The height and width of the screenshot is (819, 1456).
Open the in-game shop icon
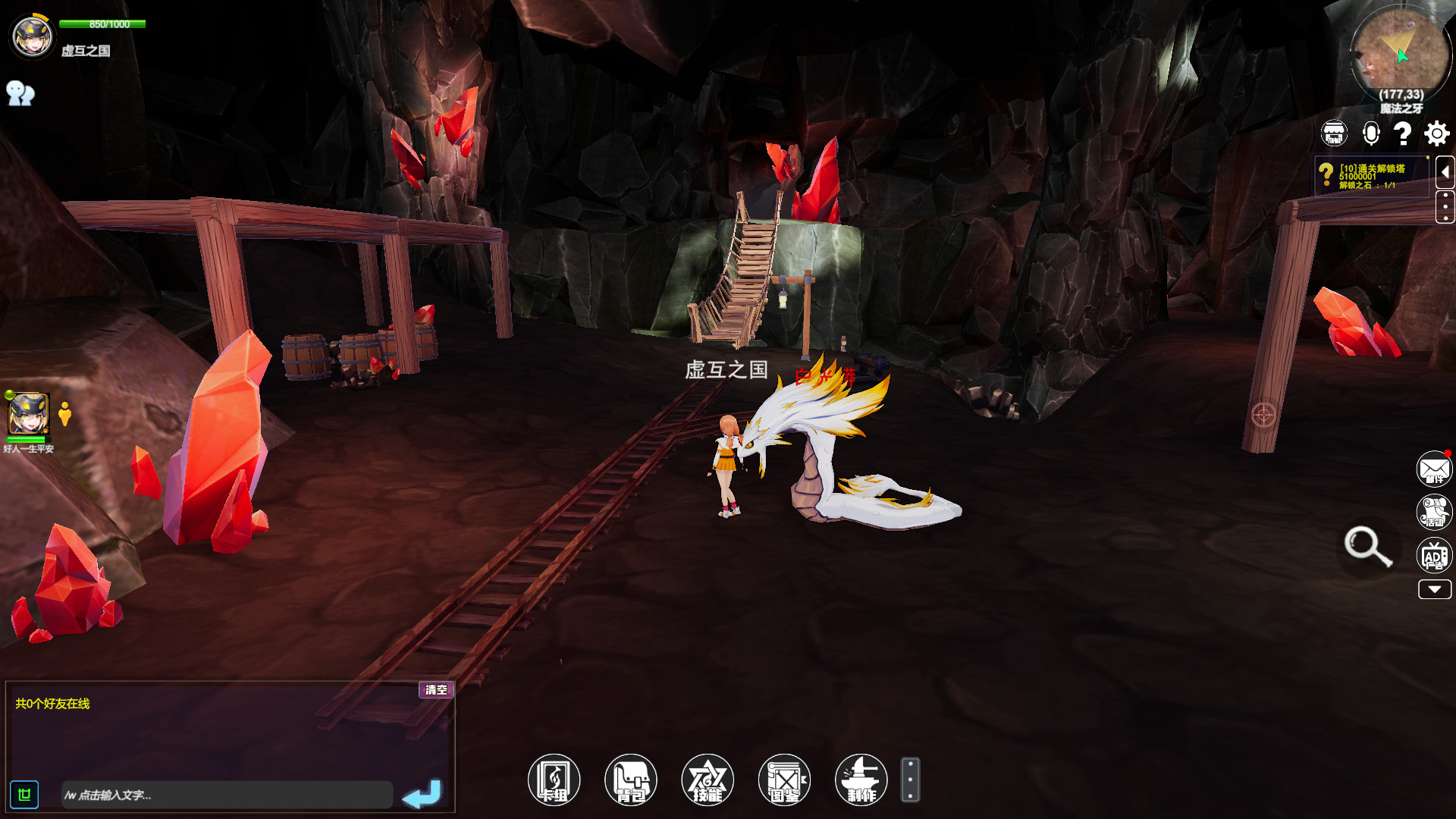click(x=1333, y=133)
